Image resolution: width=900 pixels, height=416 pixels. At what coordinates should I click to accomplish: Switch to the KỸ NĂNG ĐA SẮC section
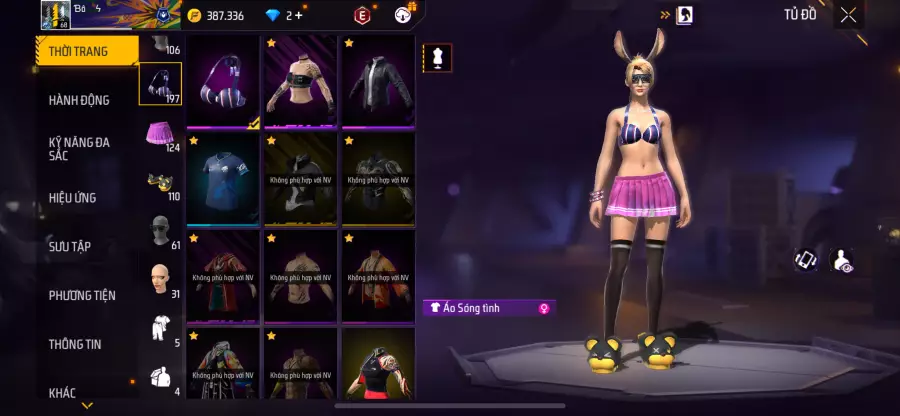[x=79, y=149]
